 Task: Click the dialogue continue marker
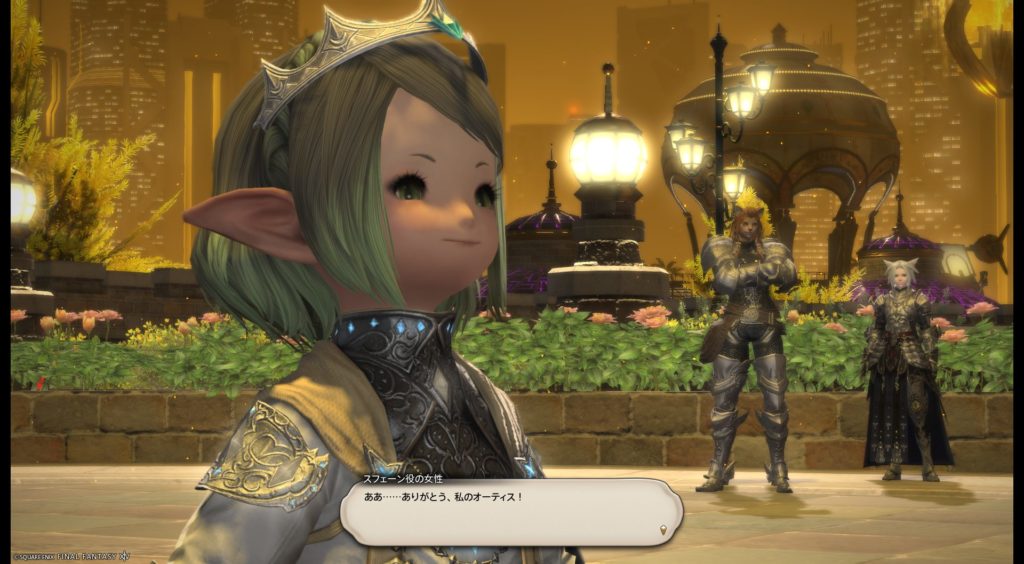pyautogui.click(x=665, y=528)
